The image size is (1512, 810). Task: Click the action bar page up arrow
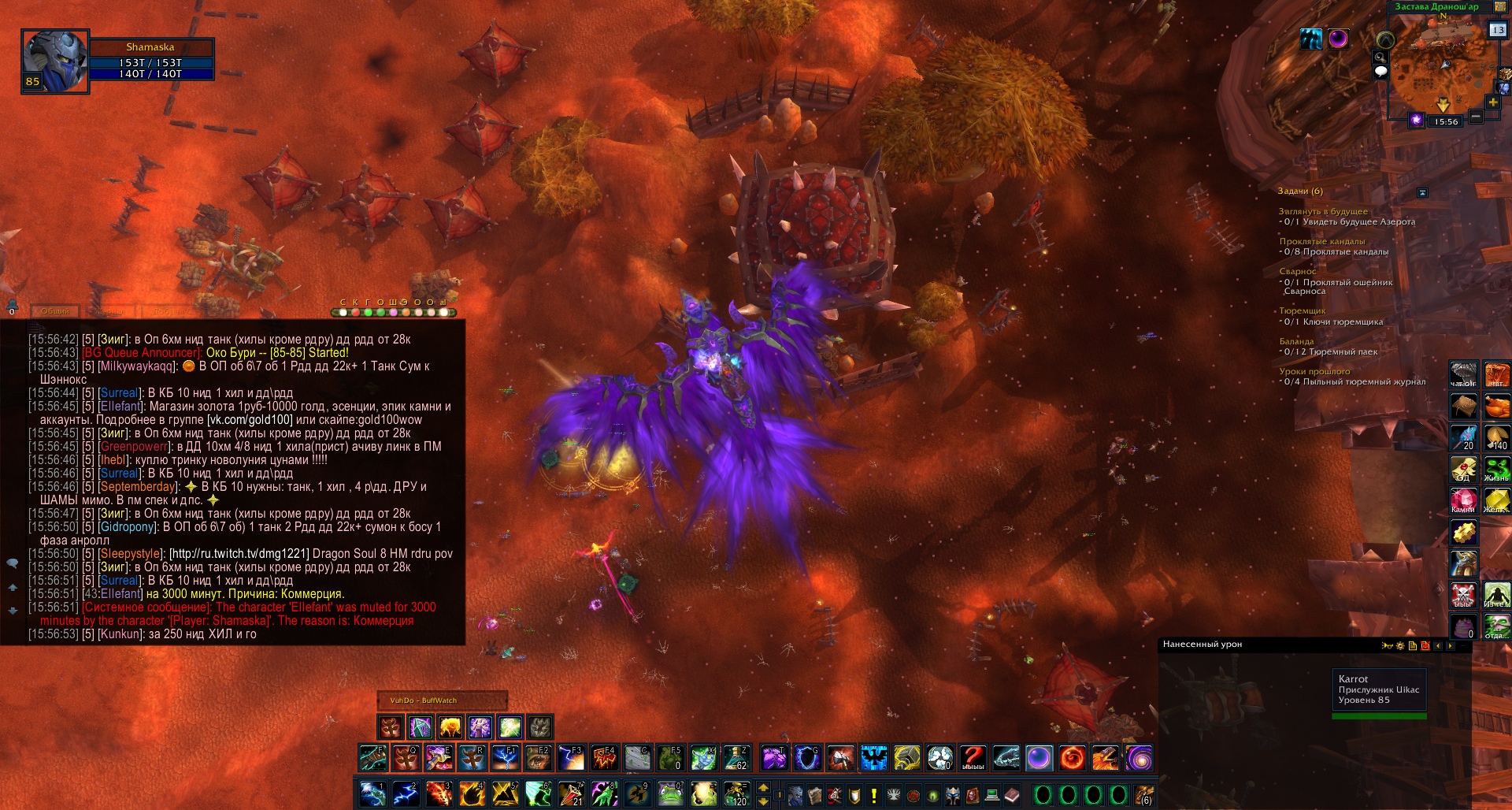tap(763, 788)
